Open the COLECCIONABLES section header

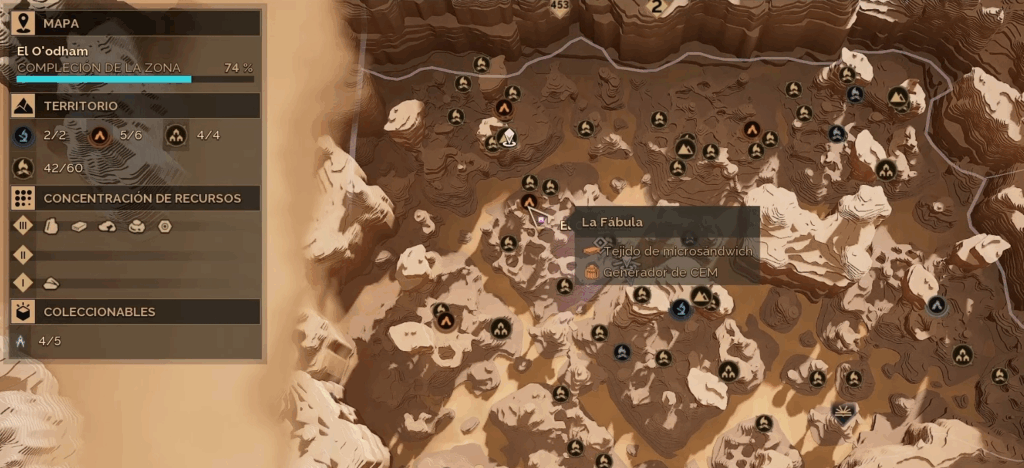99,311
